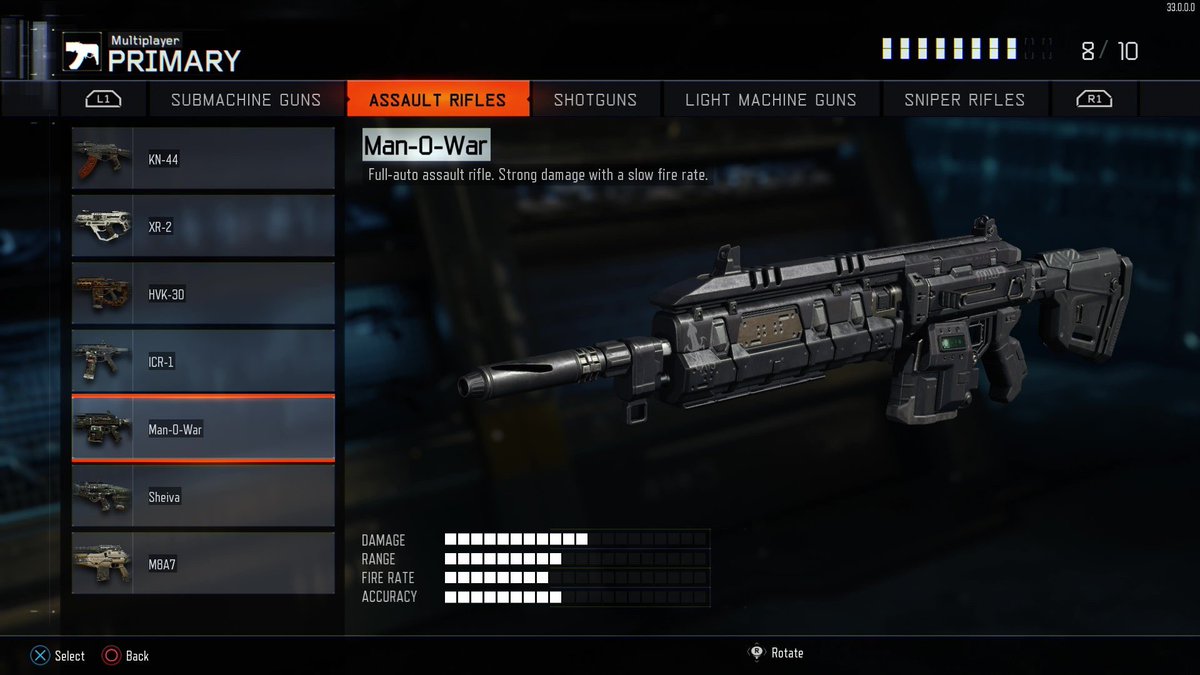Show the Light Machine Guns tab
The height and width of the screenshot is (675, 1200).
click(771, 100)
